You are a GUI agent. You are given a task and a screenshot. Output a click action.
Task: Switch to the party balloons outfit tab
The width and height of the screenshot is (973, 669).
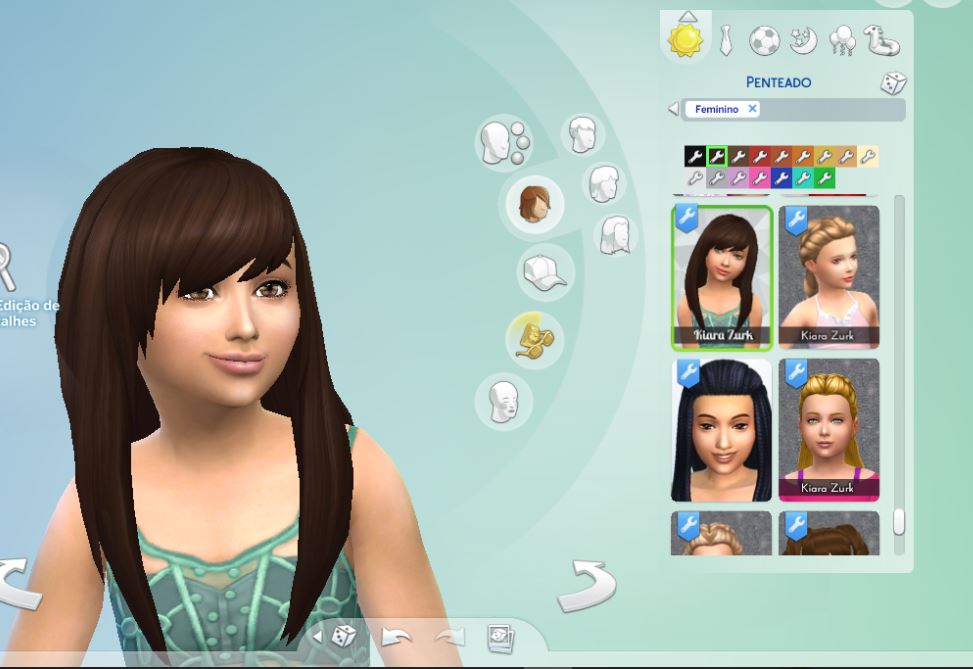coord(842,41)
